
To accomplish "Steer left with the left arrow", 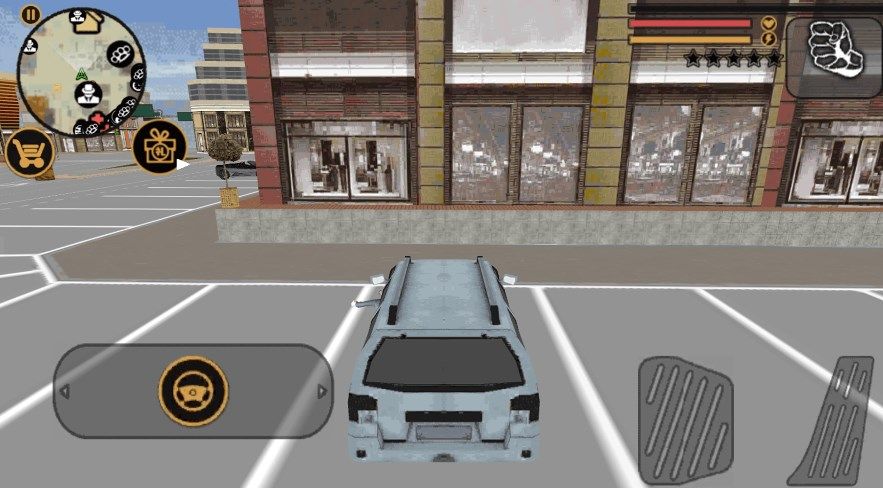I will coord(64,391).
